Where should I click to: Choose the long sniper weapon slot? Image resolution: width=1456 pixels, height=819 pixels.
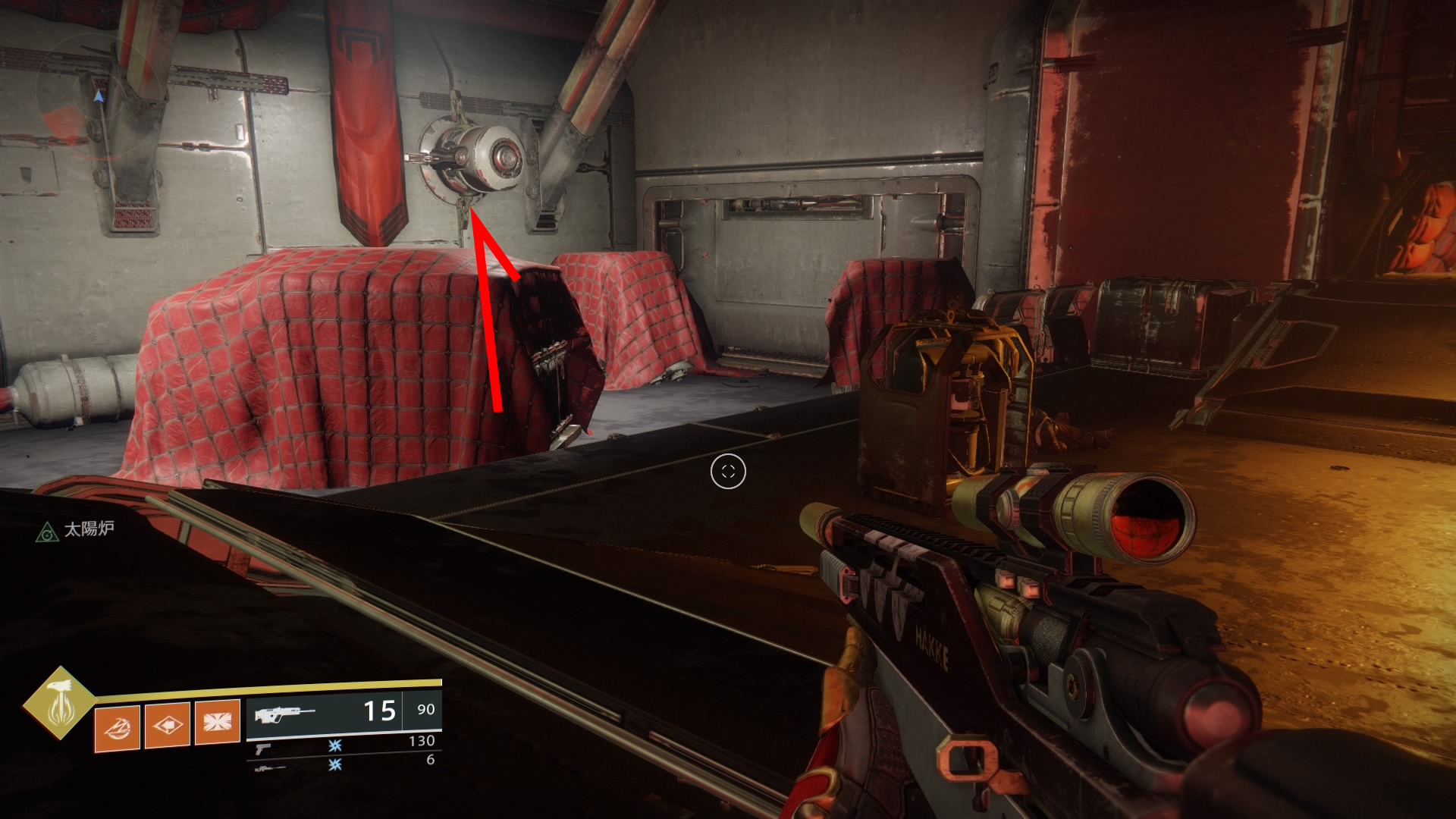[270, 767]
